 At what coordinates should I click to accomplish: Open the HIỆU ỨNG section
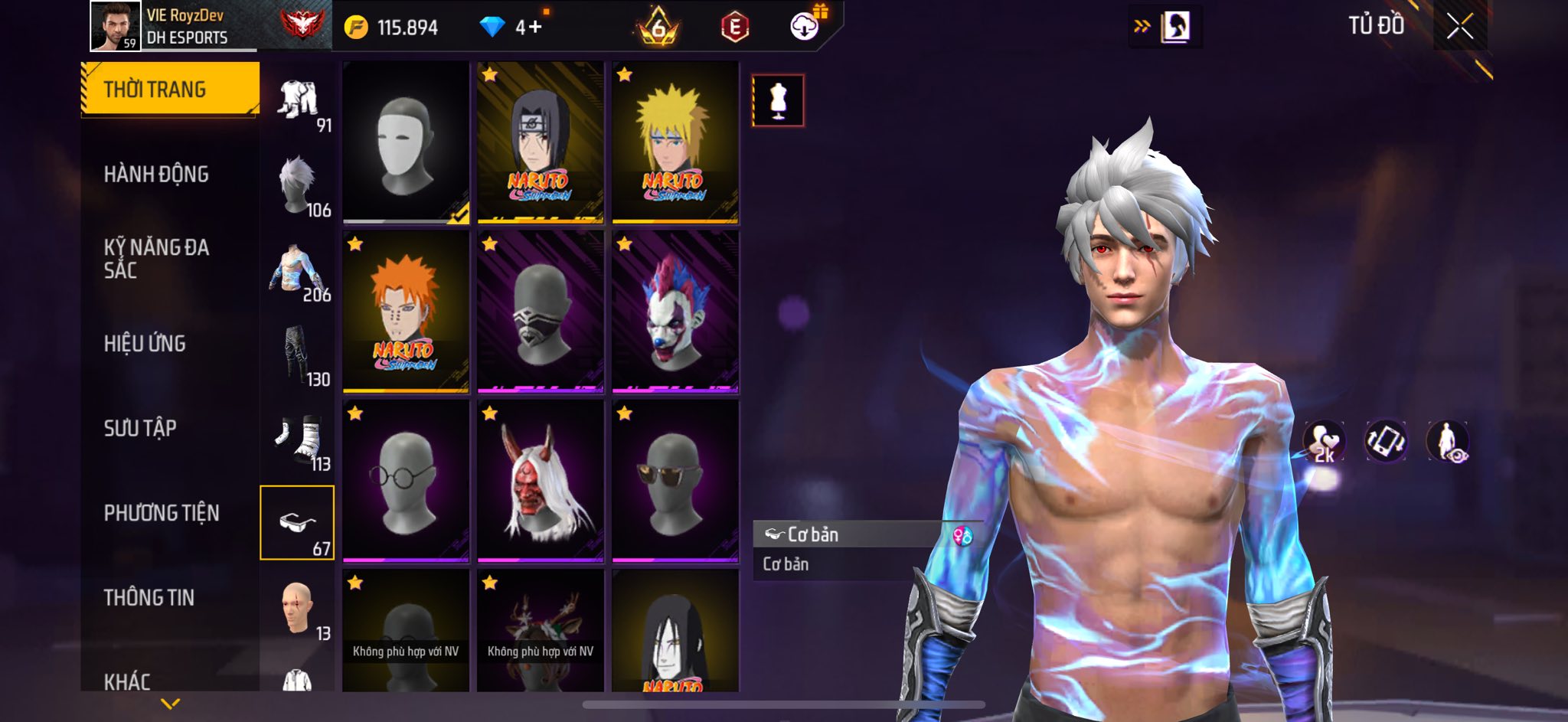click(145, 344)
